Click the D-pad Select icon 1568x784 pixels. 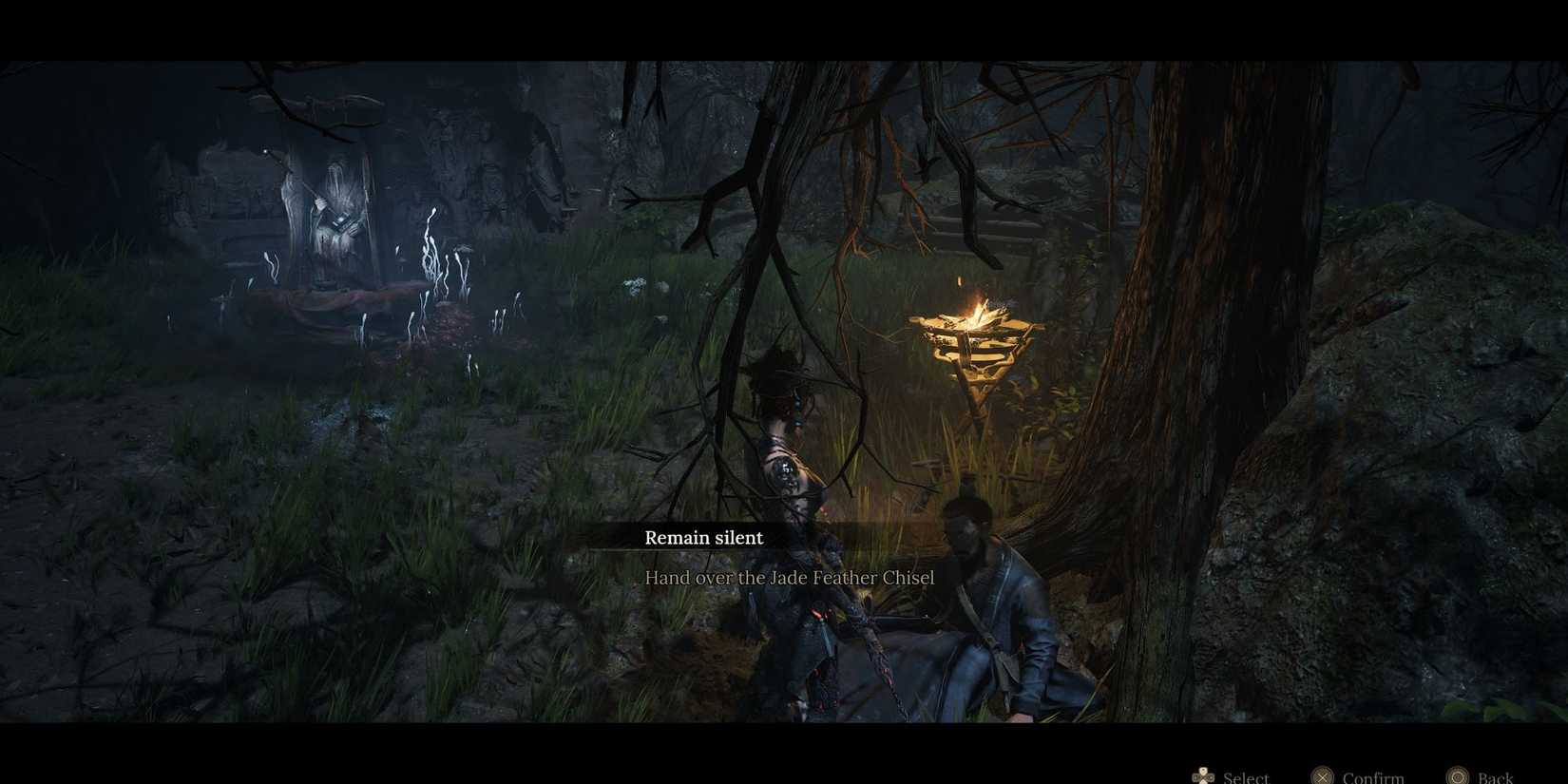pos(1202,775)
